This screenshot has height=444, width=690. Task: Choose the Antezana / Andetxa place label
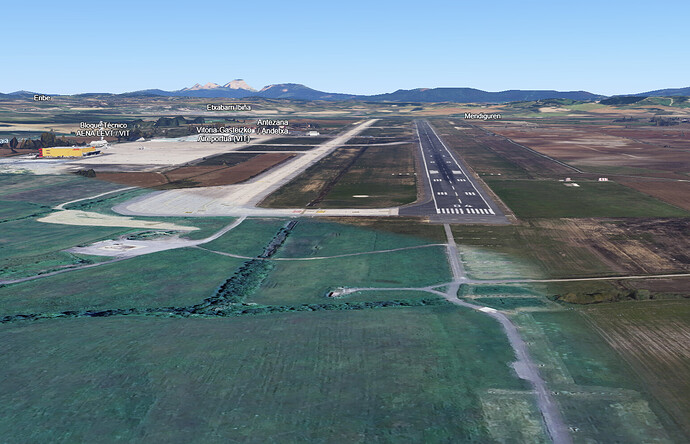click(273, 125)
